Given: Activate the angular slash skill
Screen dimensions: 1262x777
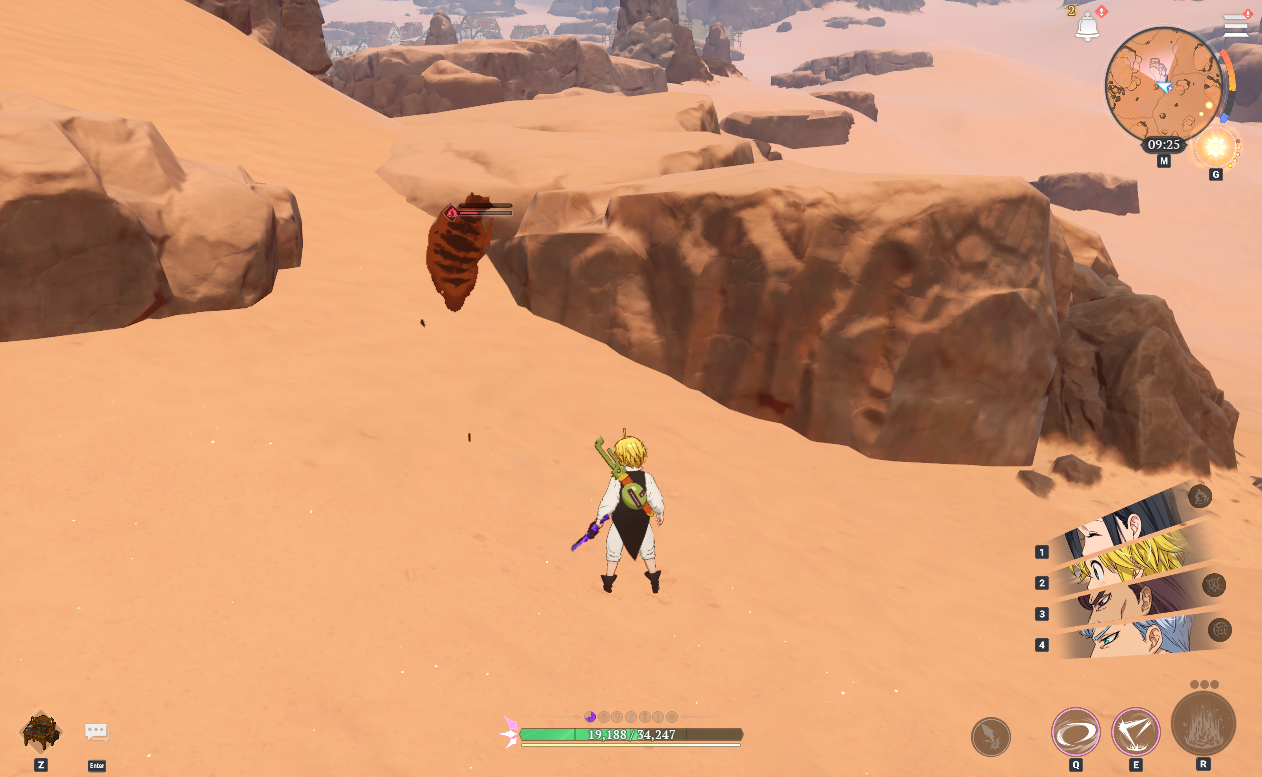Looking at the screenshot, I should tap(1136, 733).
